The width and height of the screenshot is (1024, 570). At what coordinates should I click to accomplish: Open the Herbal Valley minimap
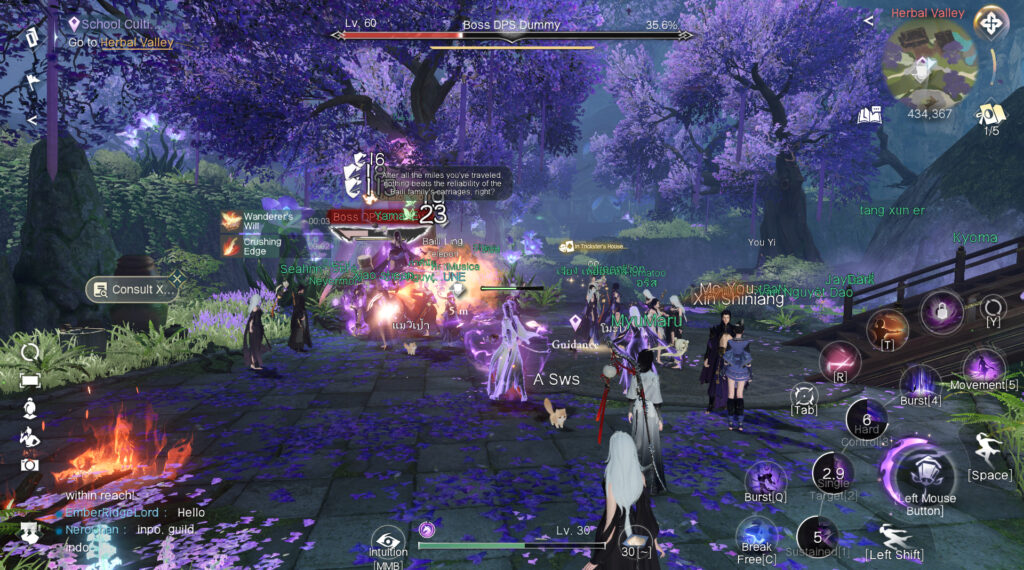pyautogui.click(x=928, y=62)
